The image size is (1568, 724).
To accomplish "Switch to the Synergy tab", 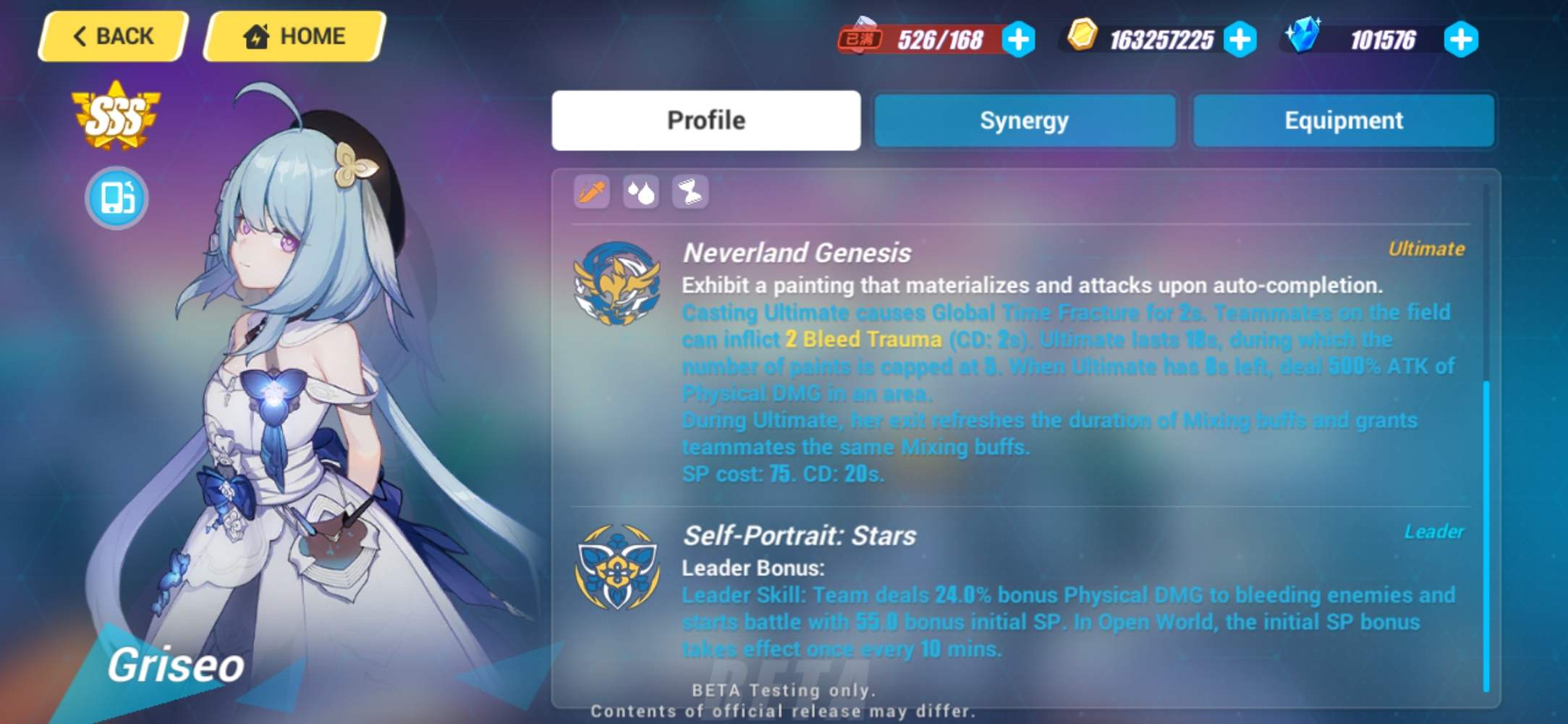I will (x=1024, y=120).
